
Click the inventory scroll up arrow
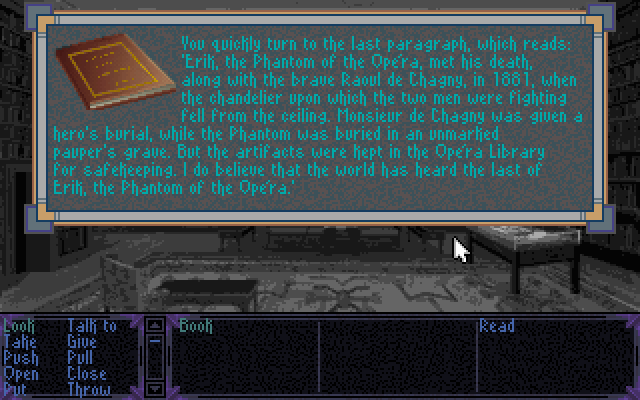pyautogui.click(x=155, y=325)
